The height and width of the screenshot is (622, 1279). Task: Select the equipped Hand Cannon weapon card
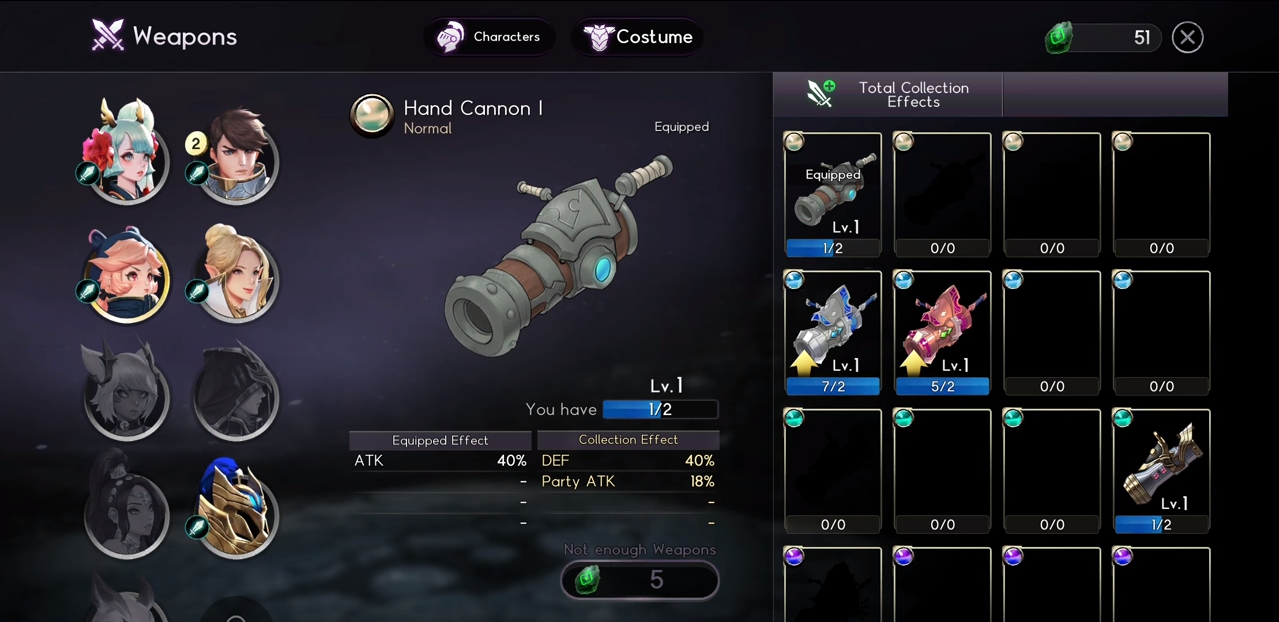(x=833, y=194)
